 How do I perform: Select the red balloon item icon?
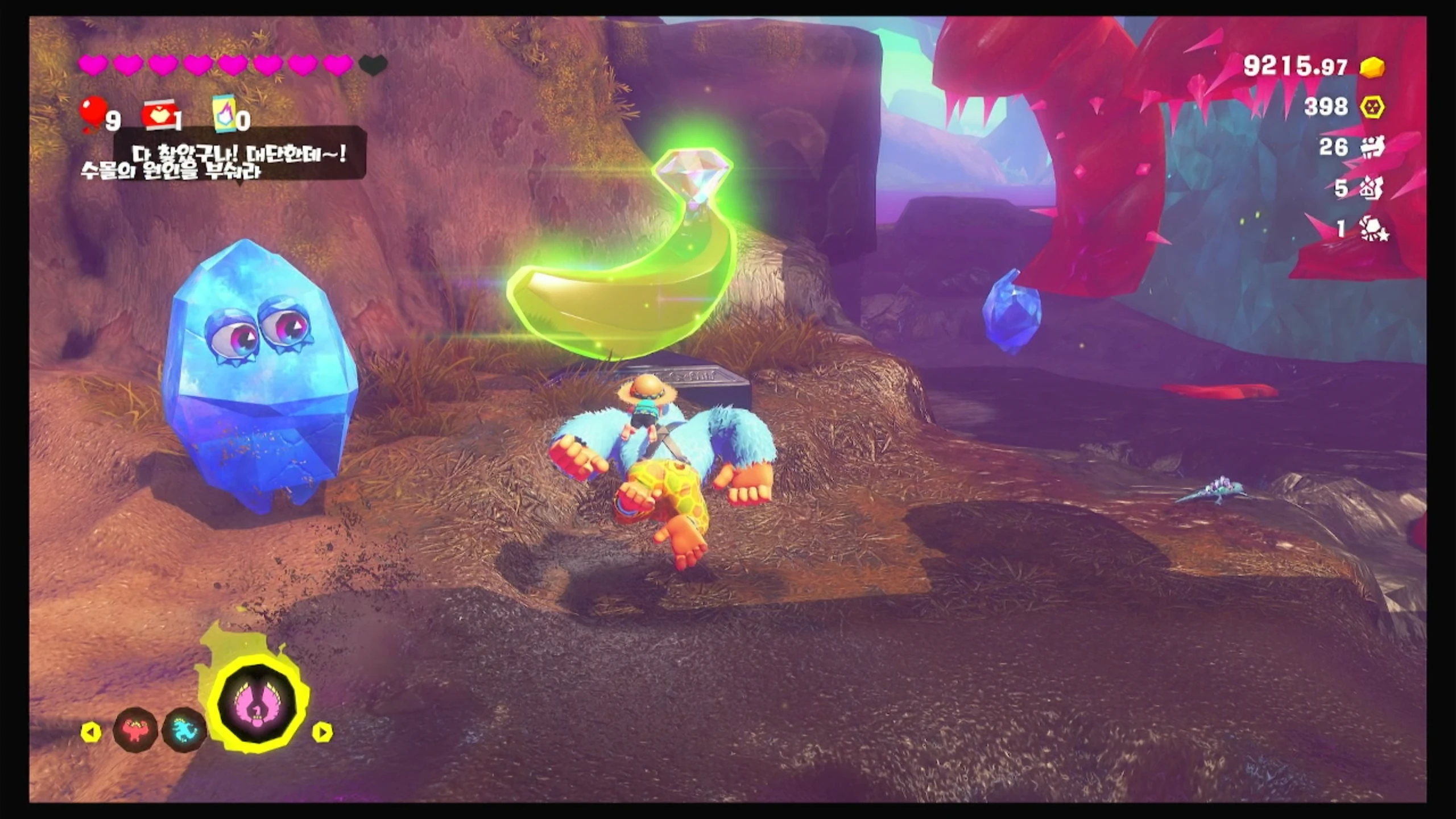click(93, 113)
